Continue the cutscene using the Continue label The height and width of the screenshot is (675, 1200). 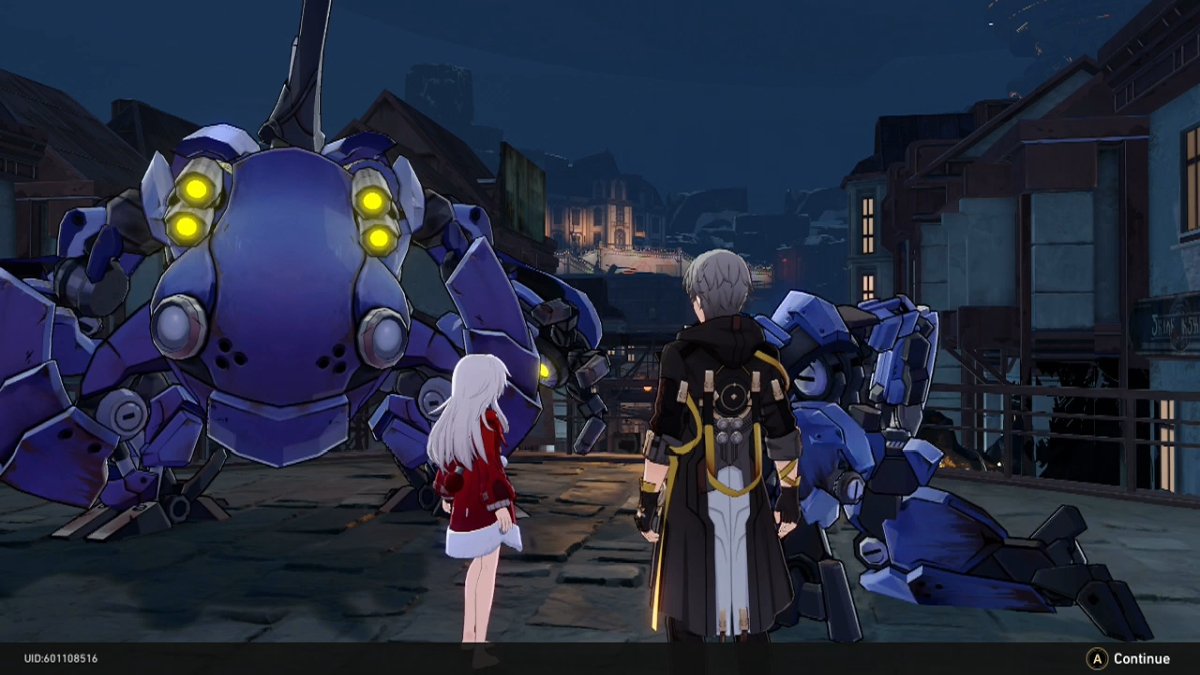(x=1141, y=659)
